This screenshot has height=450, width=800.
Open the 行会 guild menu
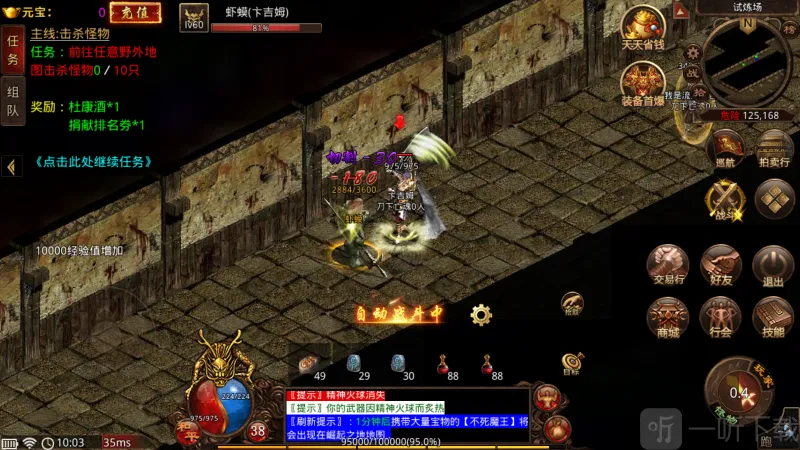[x=719, y=318]
